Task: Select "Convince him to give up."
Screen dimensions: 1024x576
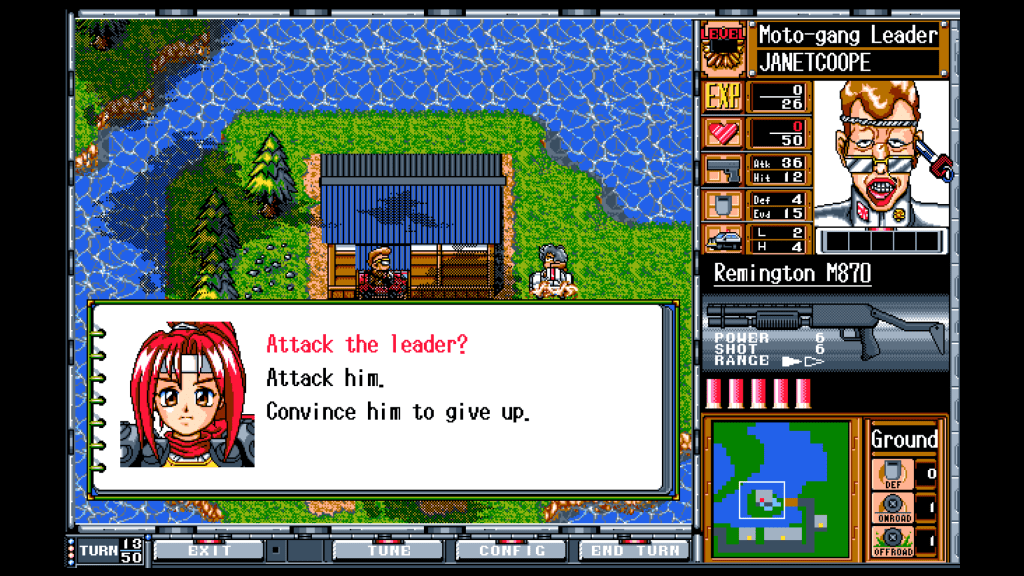Action: (x=397, y=412)
